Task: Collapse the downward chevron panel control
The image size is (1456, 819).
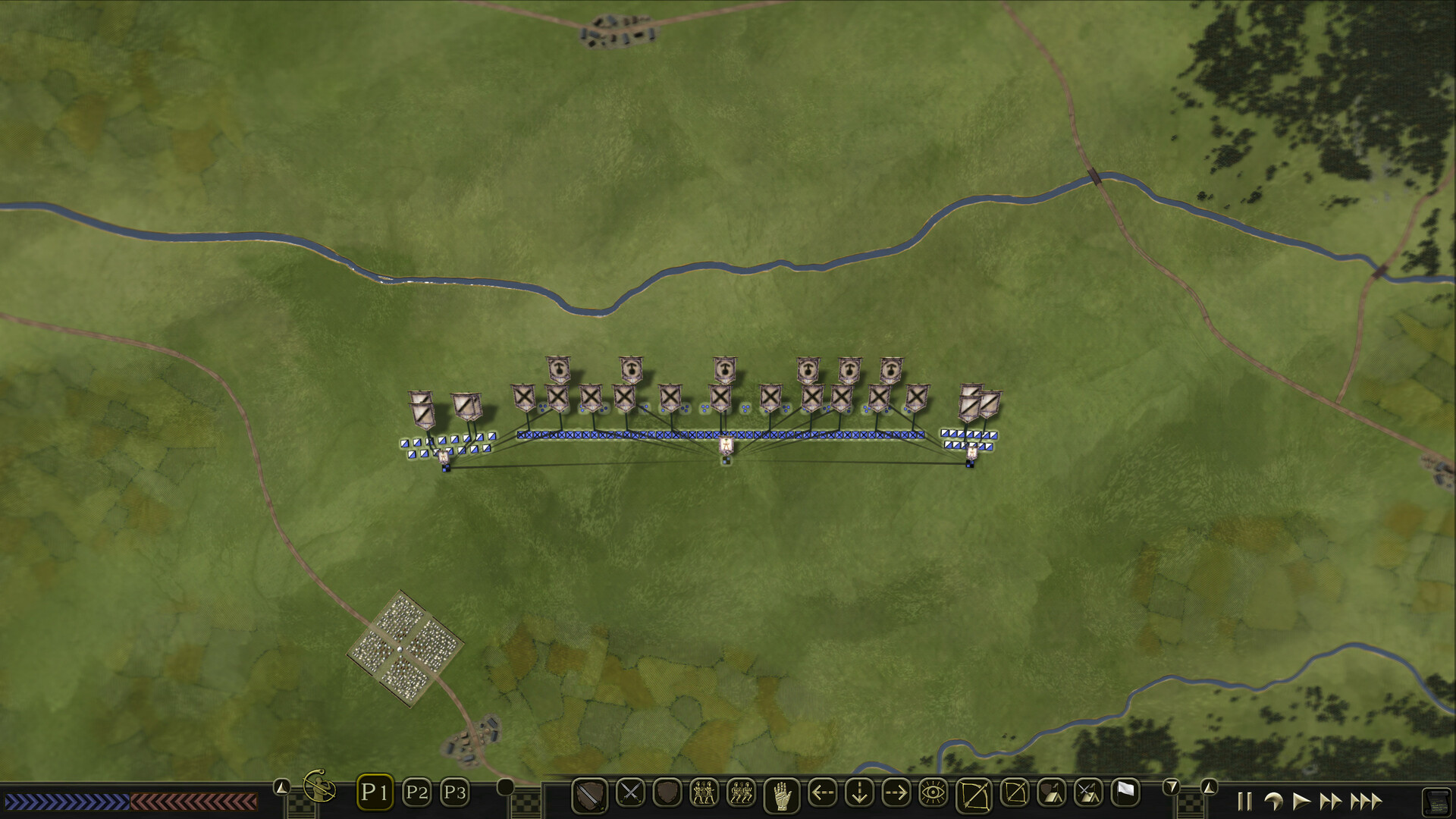Action: tap(1171, 787)
